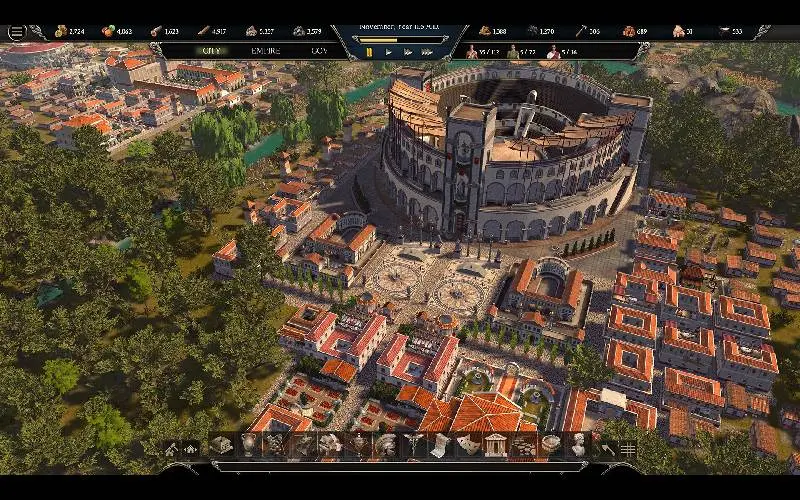Open the main menu hamburger button
The width and height of the screenshot is (800, 500).
coord(16,31)
